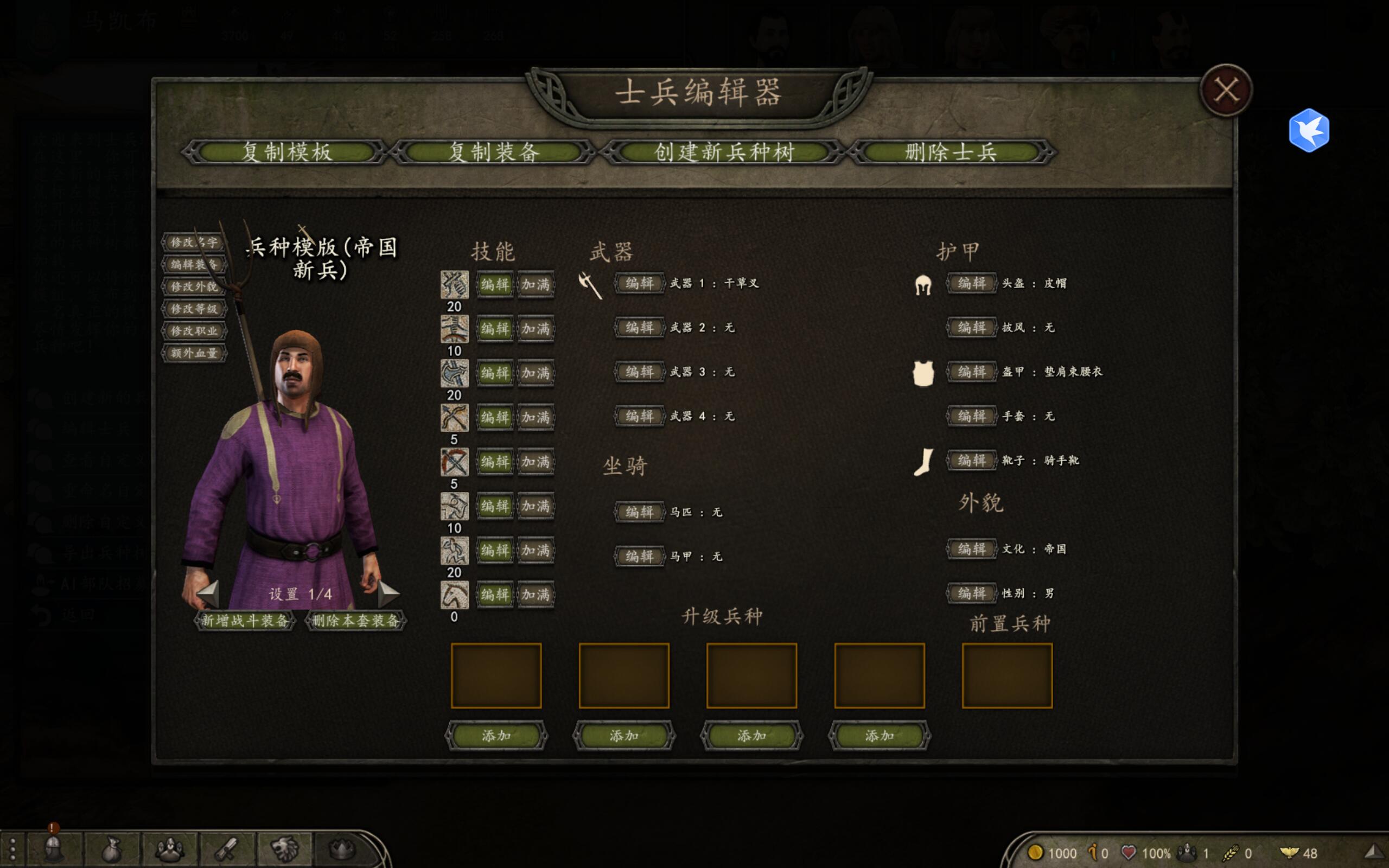This screenshot has width=1389, height=868.
Task: Click the 删除本套装备 button
Action: click(x=356, y=621)
